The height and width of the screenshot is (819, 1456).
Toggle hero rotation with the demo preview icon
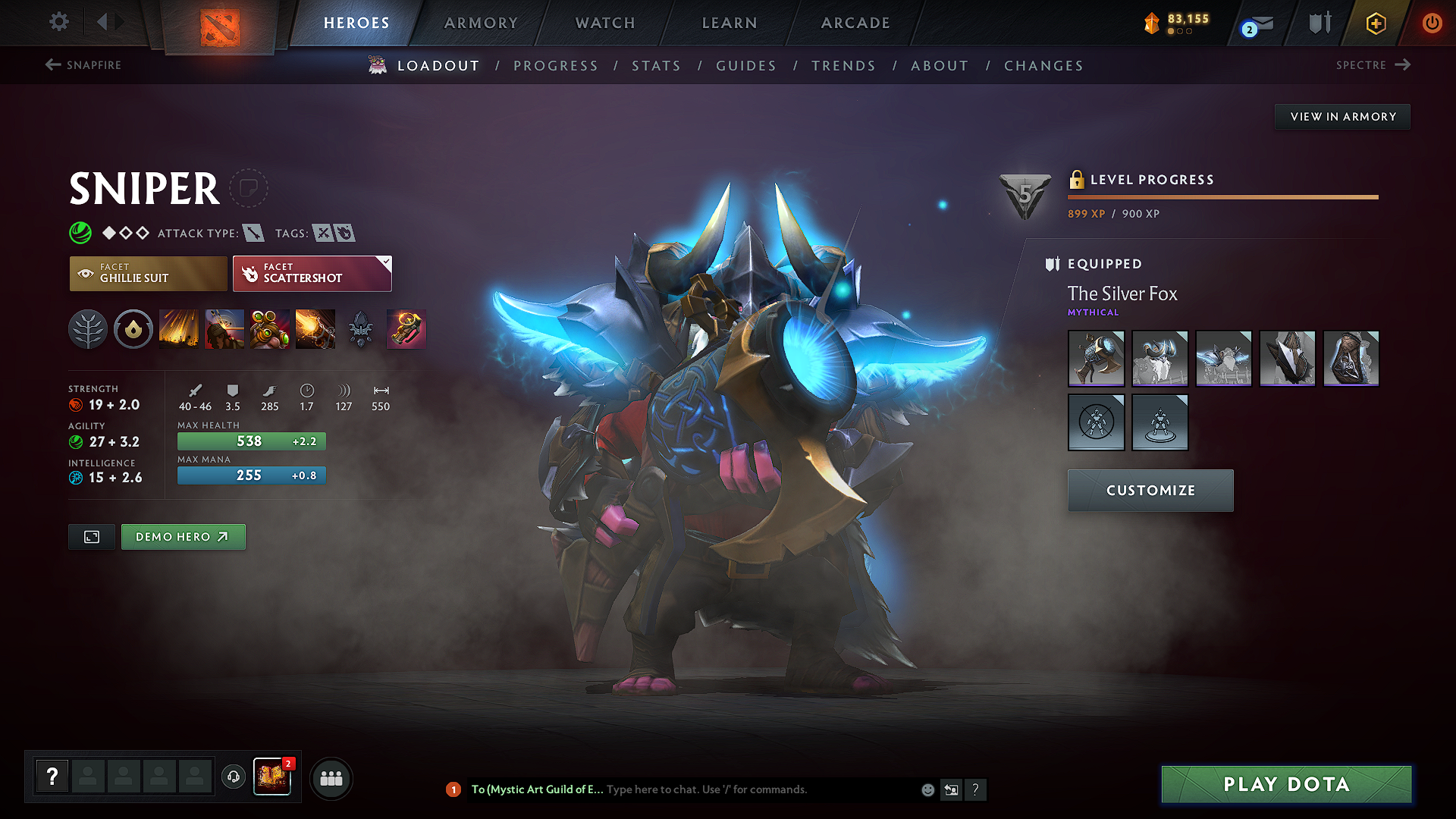pos(91,537)
